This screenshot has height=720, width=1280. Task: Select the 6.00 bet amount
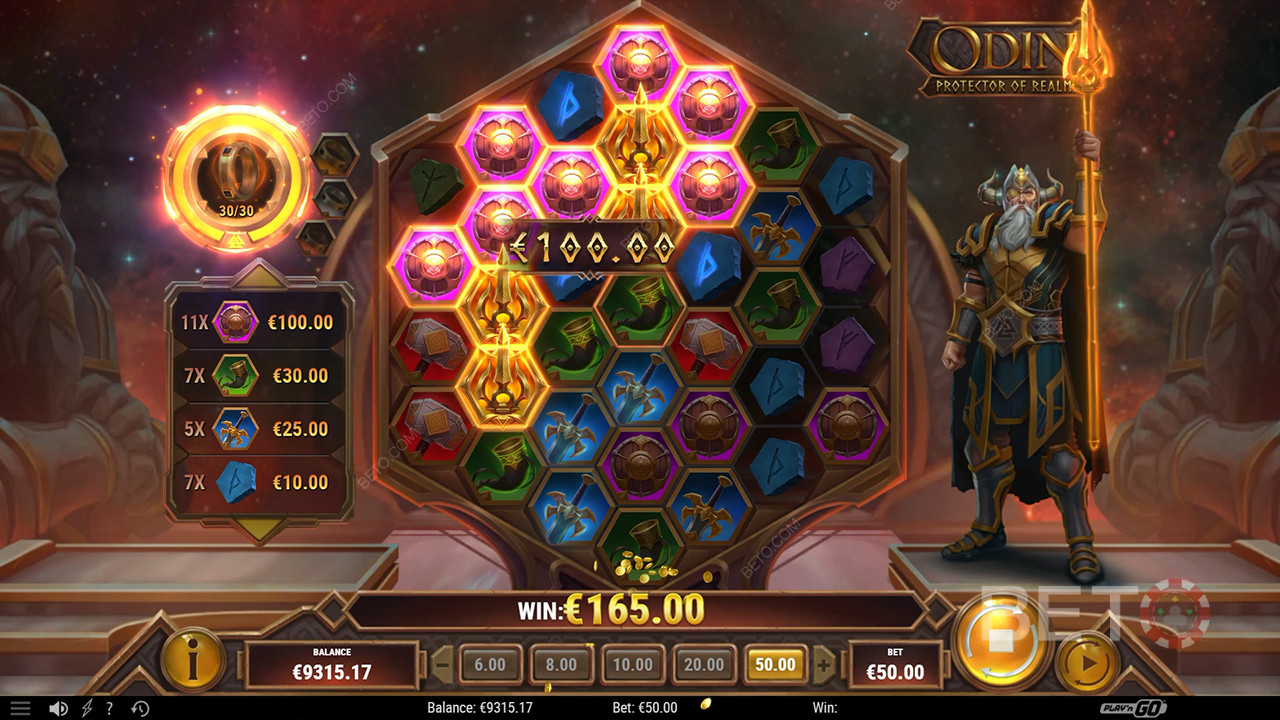(x=490, y=664)
